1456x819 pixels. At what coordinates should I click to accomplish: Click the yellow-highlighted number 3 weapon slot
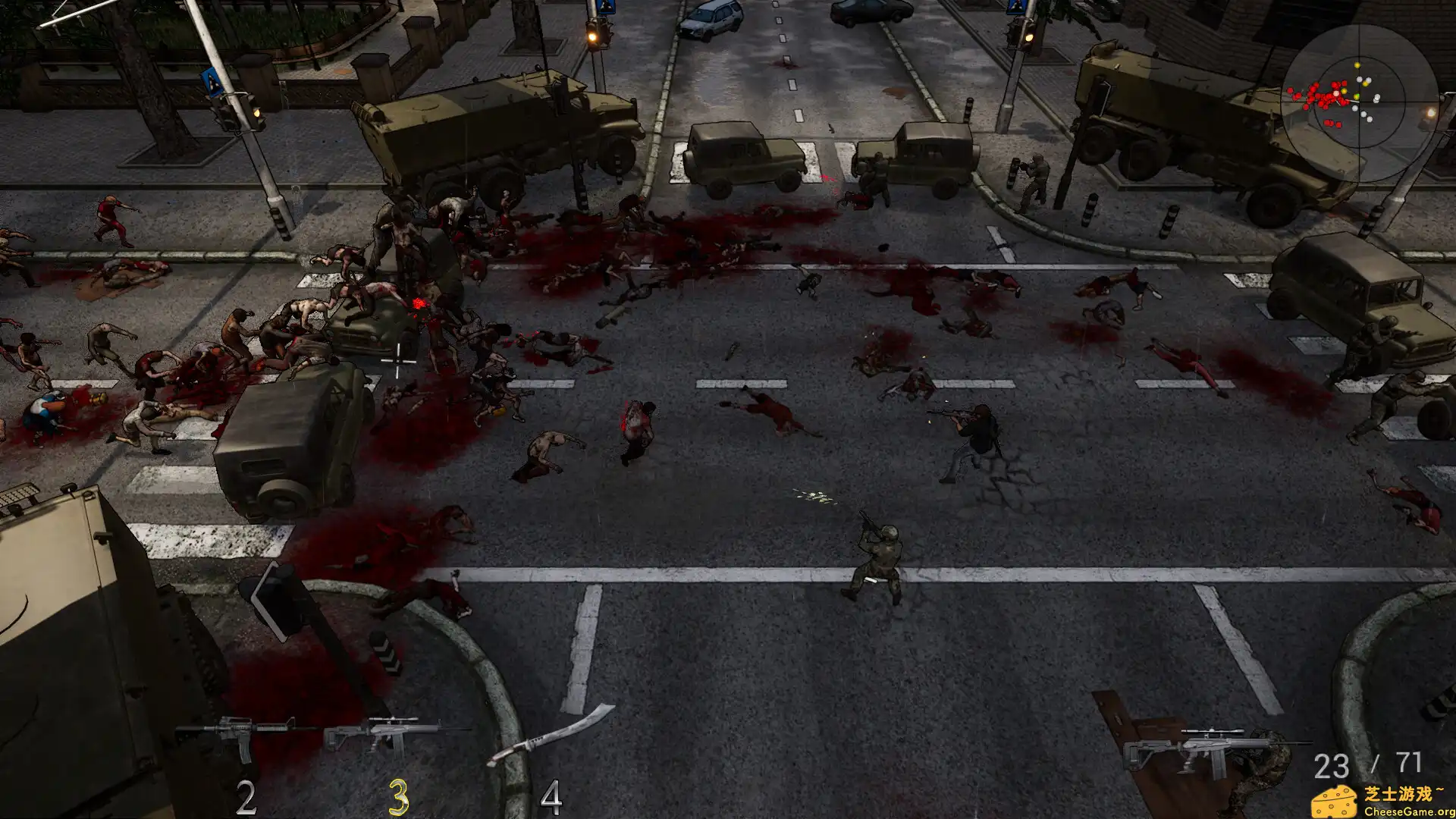pos(400,796)
